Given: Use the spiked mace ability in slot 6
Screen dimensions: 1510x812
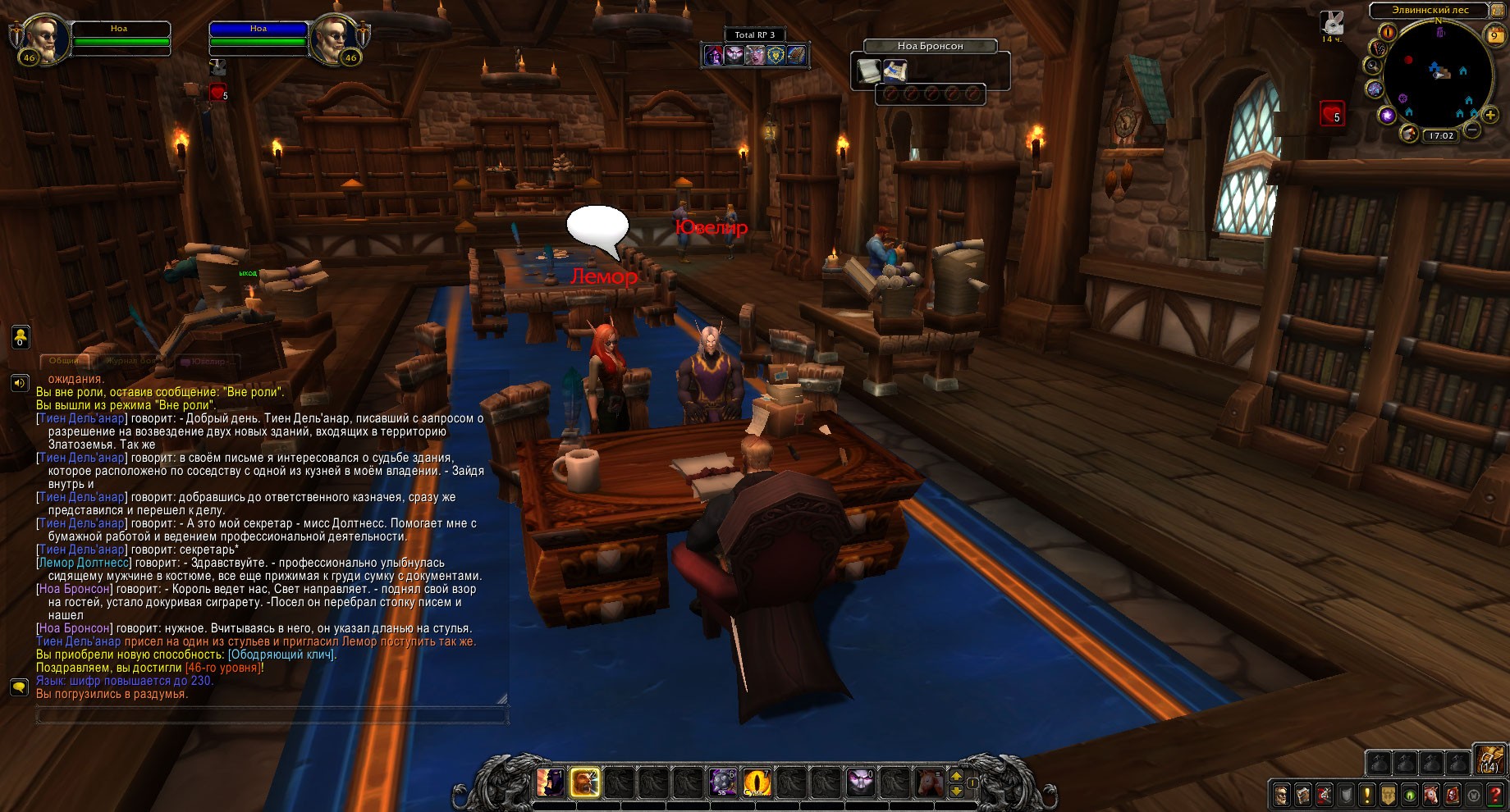Looking at the screenshot, I should tap(722, 782).
